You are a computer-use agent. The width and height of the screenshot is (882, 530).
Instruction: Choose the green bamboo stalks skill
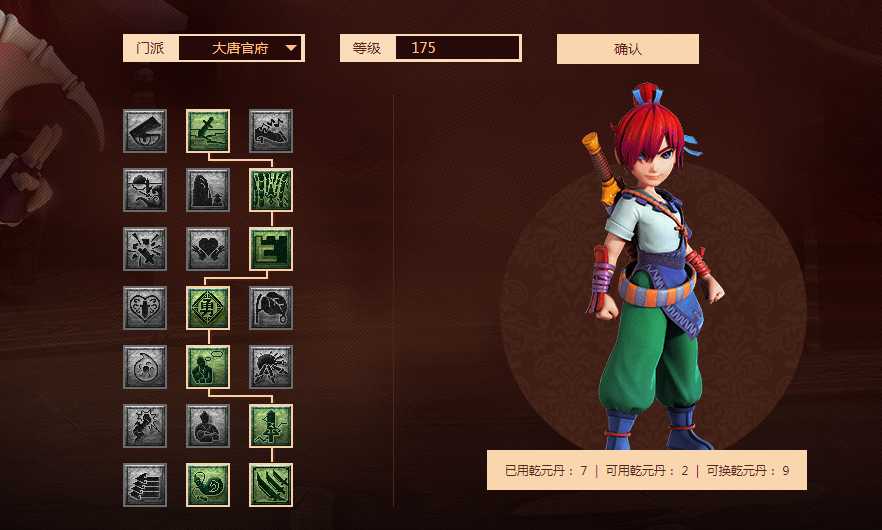[x=271, y=190]
